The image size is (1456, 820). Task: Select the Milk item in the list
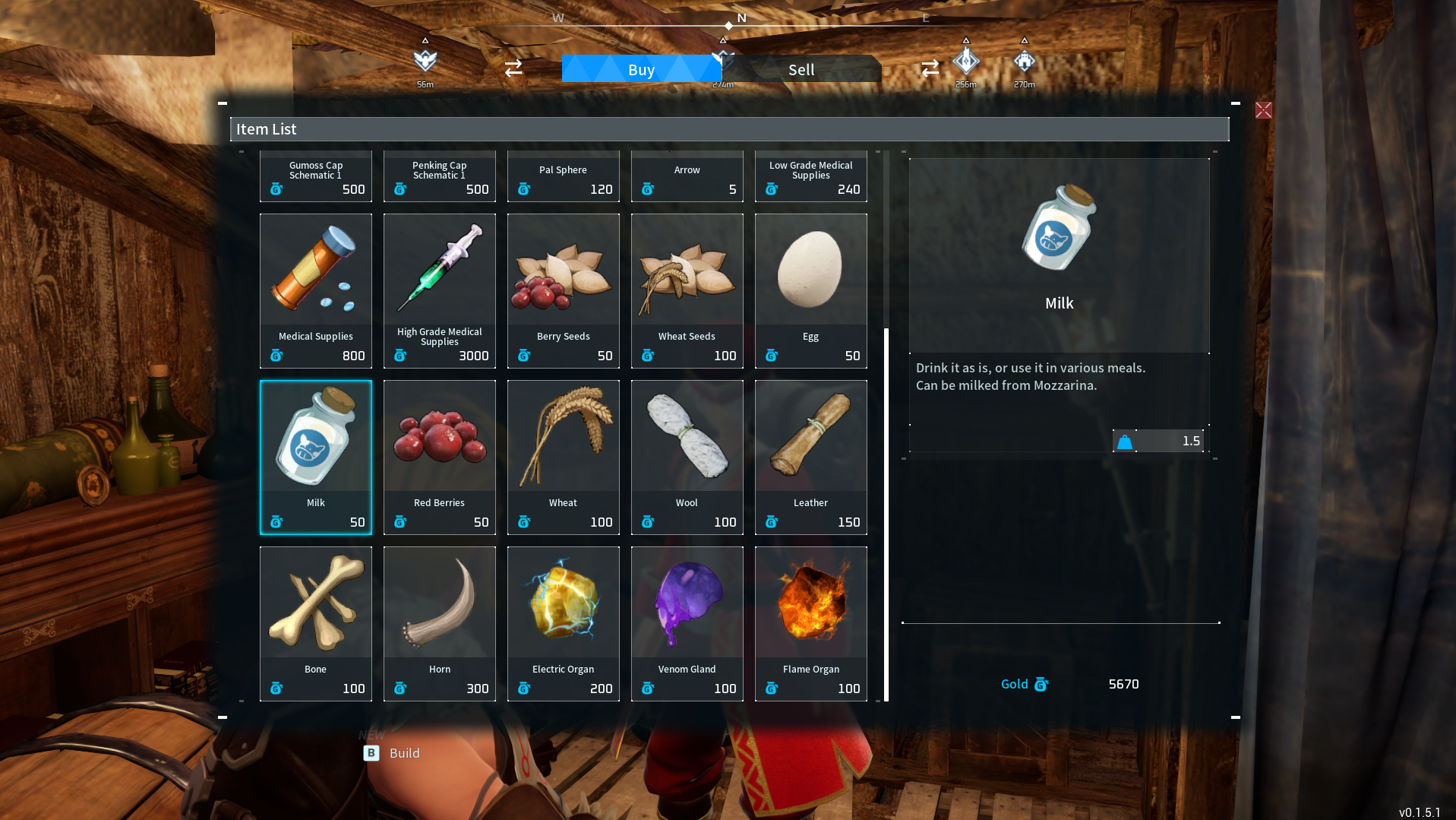click(315, 456)
